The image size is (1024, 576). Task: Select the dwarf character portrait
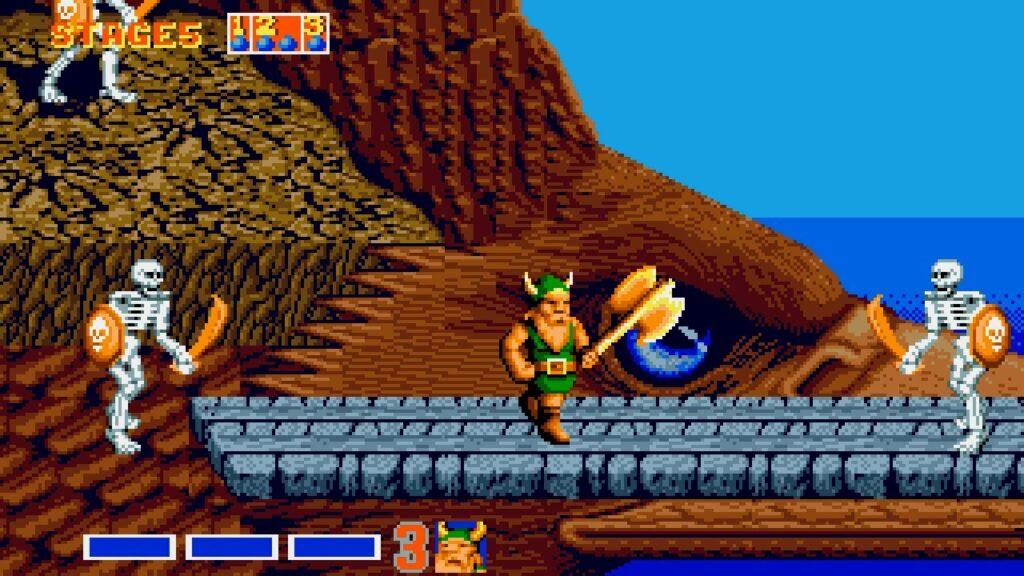(459, 546)
